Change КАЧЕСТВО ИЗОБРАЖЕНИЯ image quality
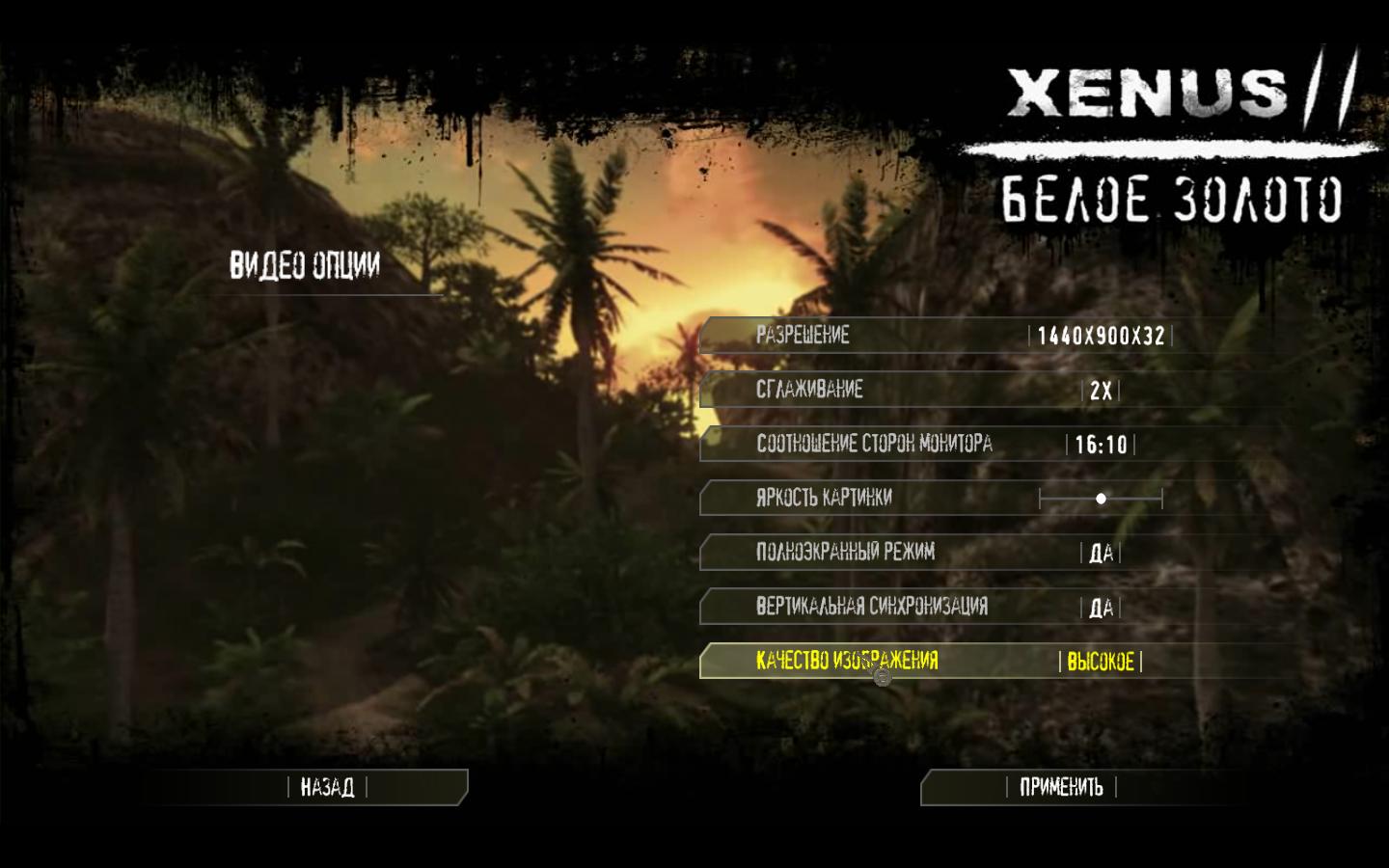The image size is (1389, 868). pos(1101,662)
